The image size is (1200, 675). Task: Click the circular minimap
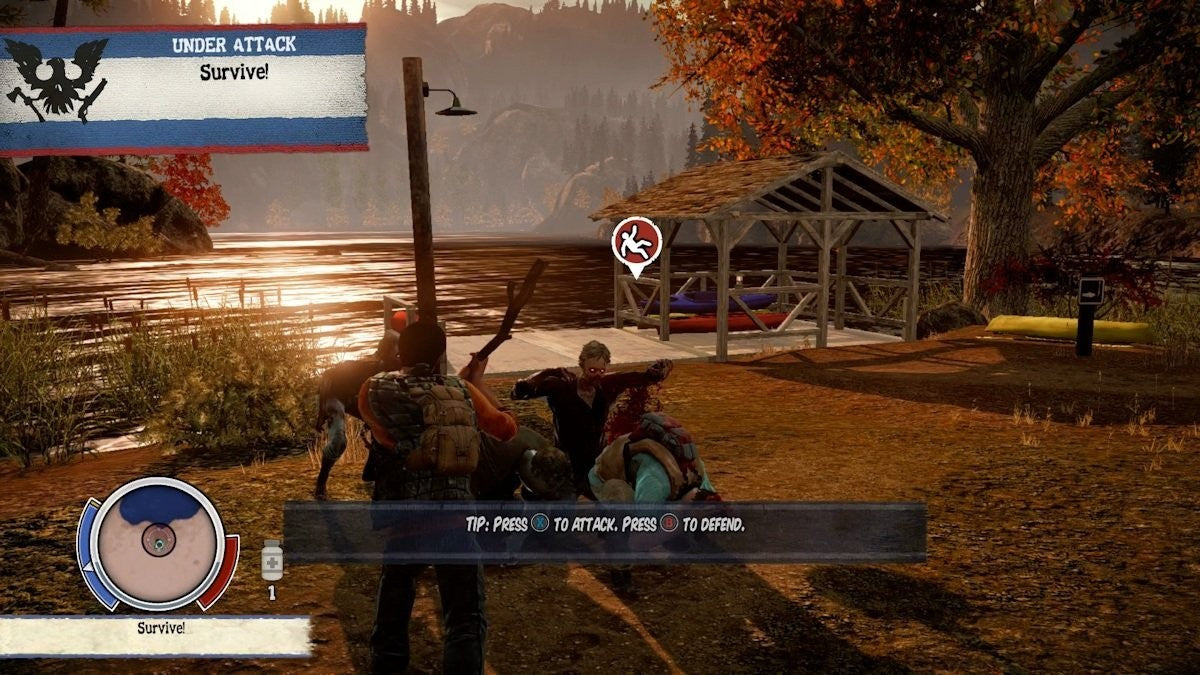tap(157, 542)
